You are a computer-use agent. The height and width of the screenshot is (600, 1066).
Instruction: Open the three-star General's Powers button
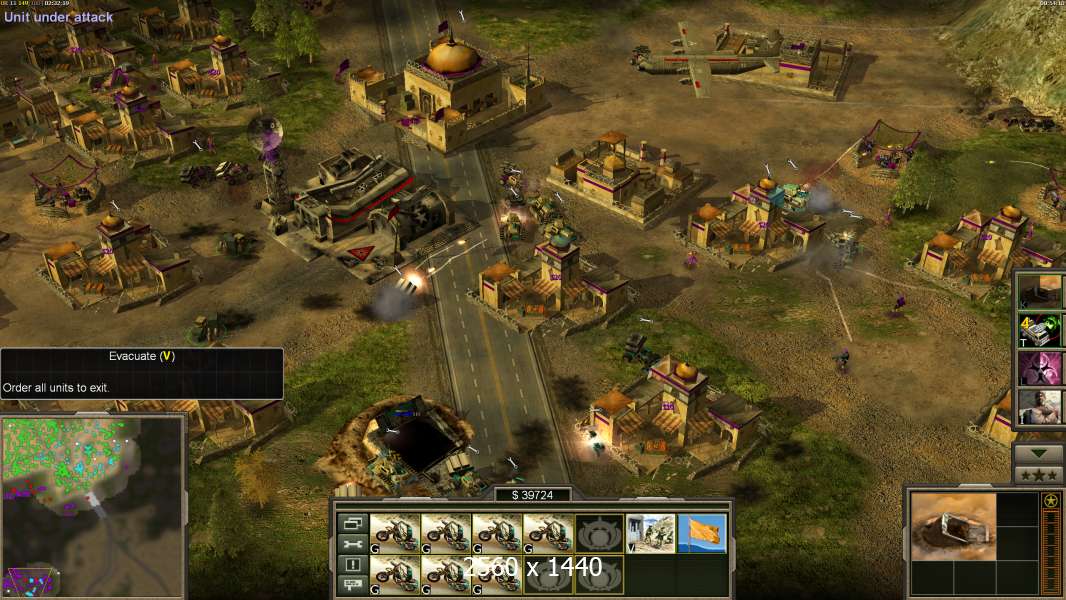(x=1038, y=475)
